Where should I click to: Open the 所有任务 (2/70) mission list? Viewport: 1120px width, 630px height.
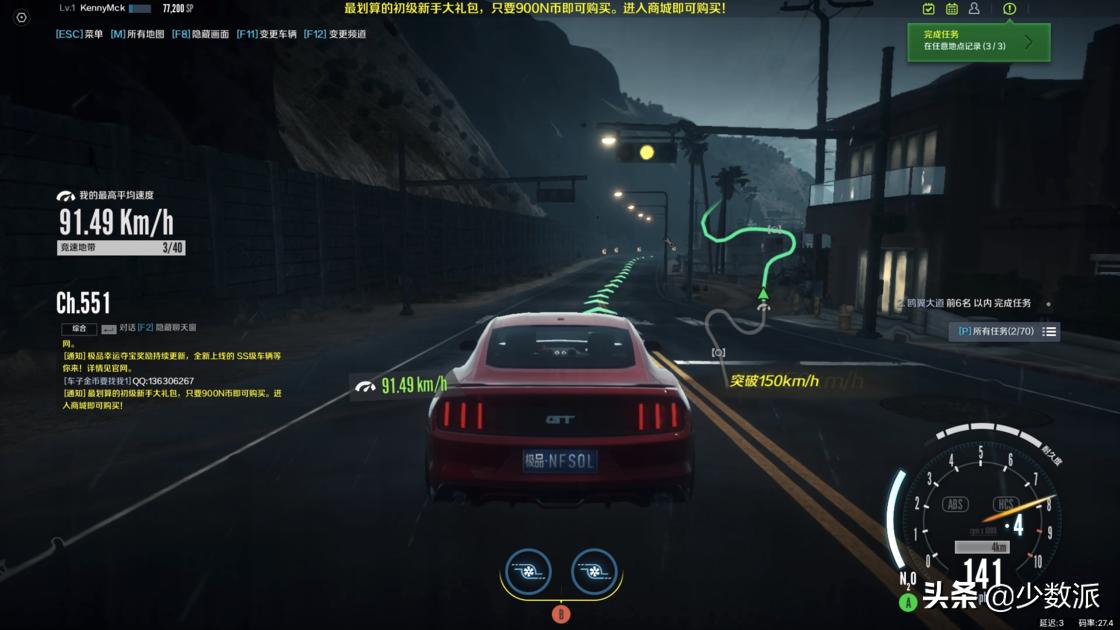[x=1003, y=331]
